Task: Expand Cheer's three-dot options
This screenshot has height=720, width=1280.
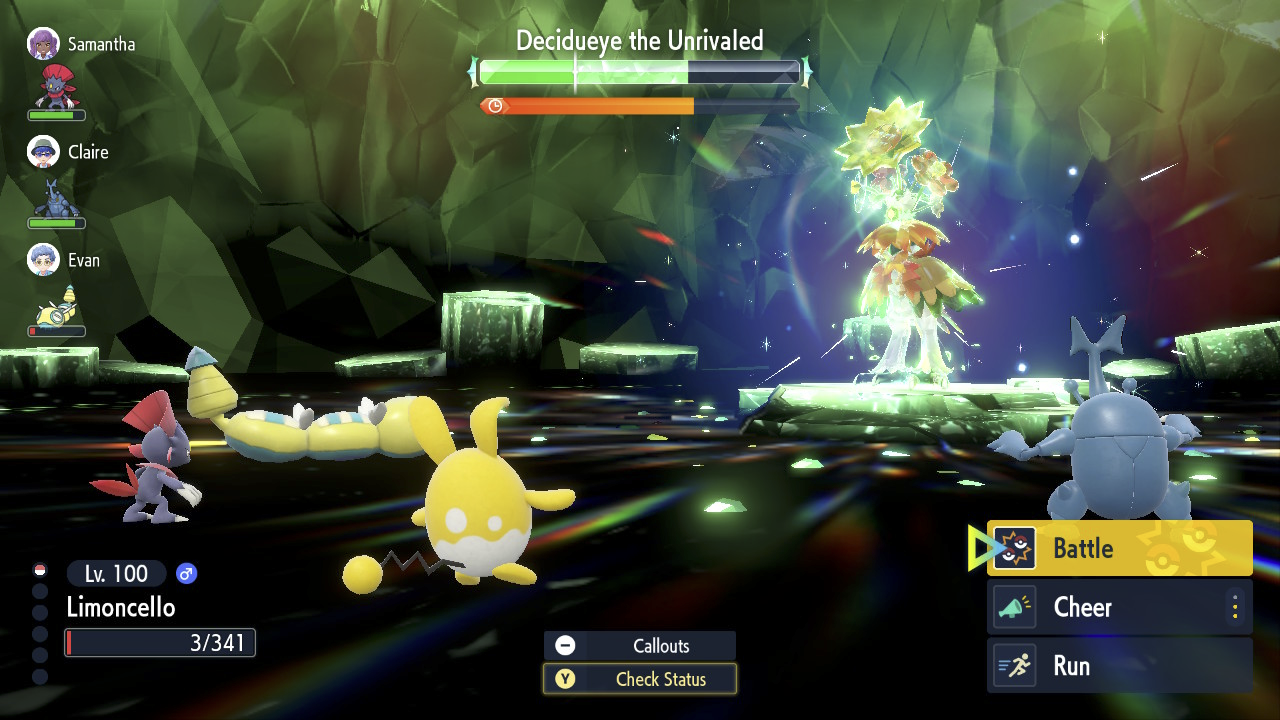Action: click(1235, 607)
